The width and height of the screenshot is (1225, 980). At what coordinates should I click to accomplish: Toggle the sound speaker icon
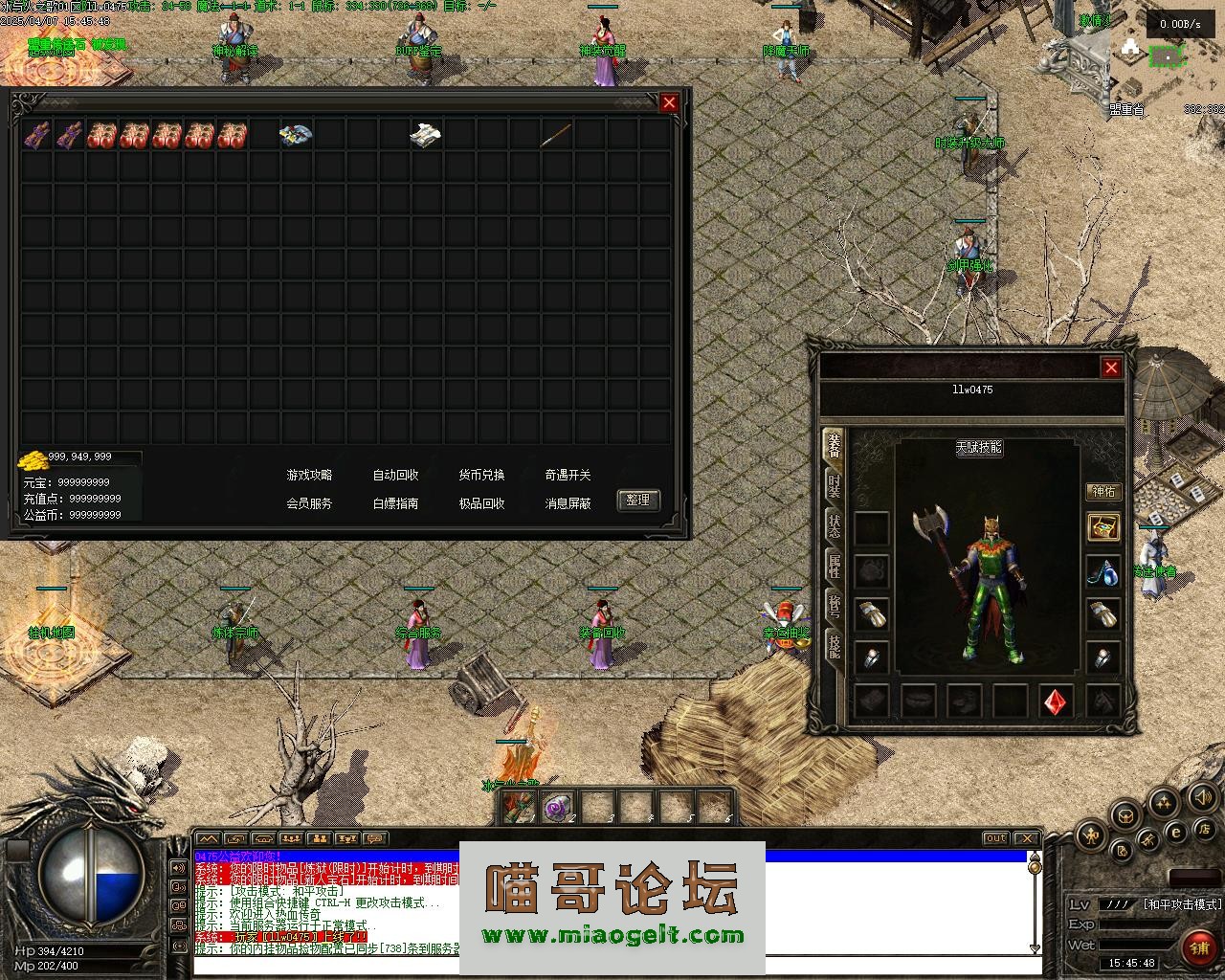[1201, 796]
